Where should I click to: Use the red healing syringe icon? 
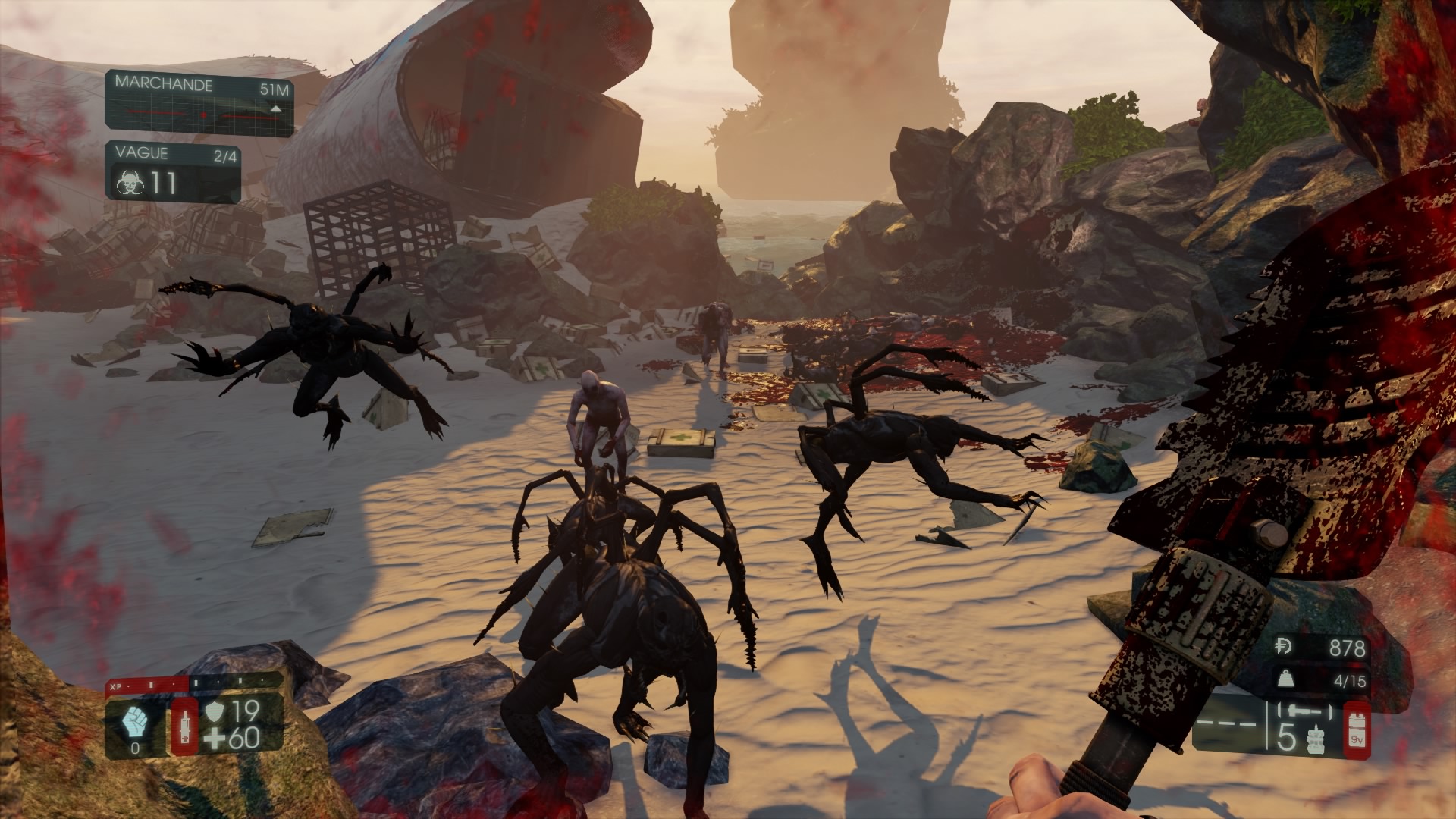coord(184,726)
